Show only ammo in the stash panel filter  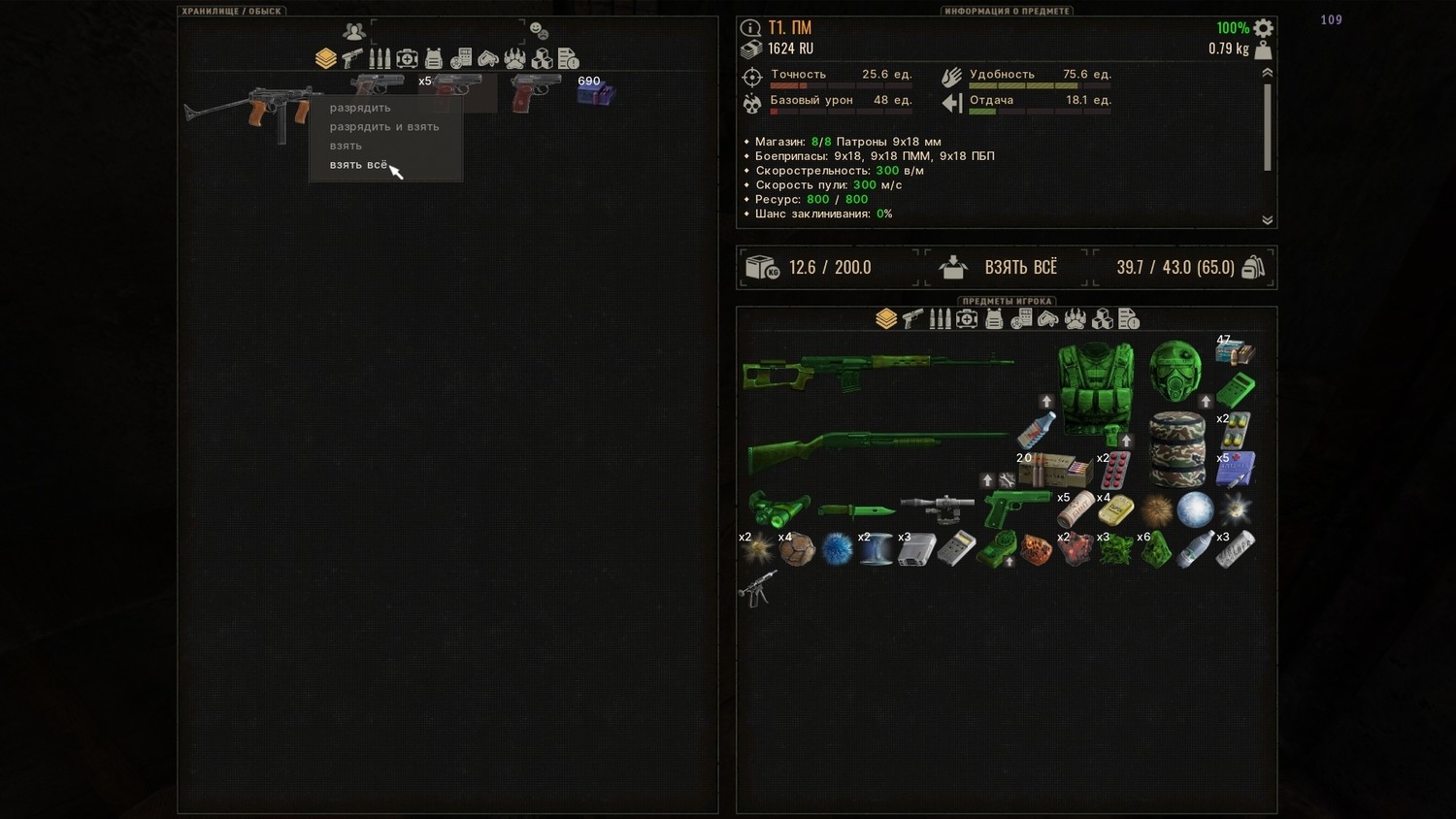click(x=380, y=59)
